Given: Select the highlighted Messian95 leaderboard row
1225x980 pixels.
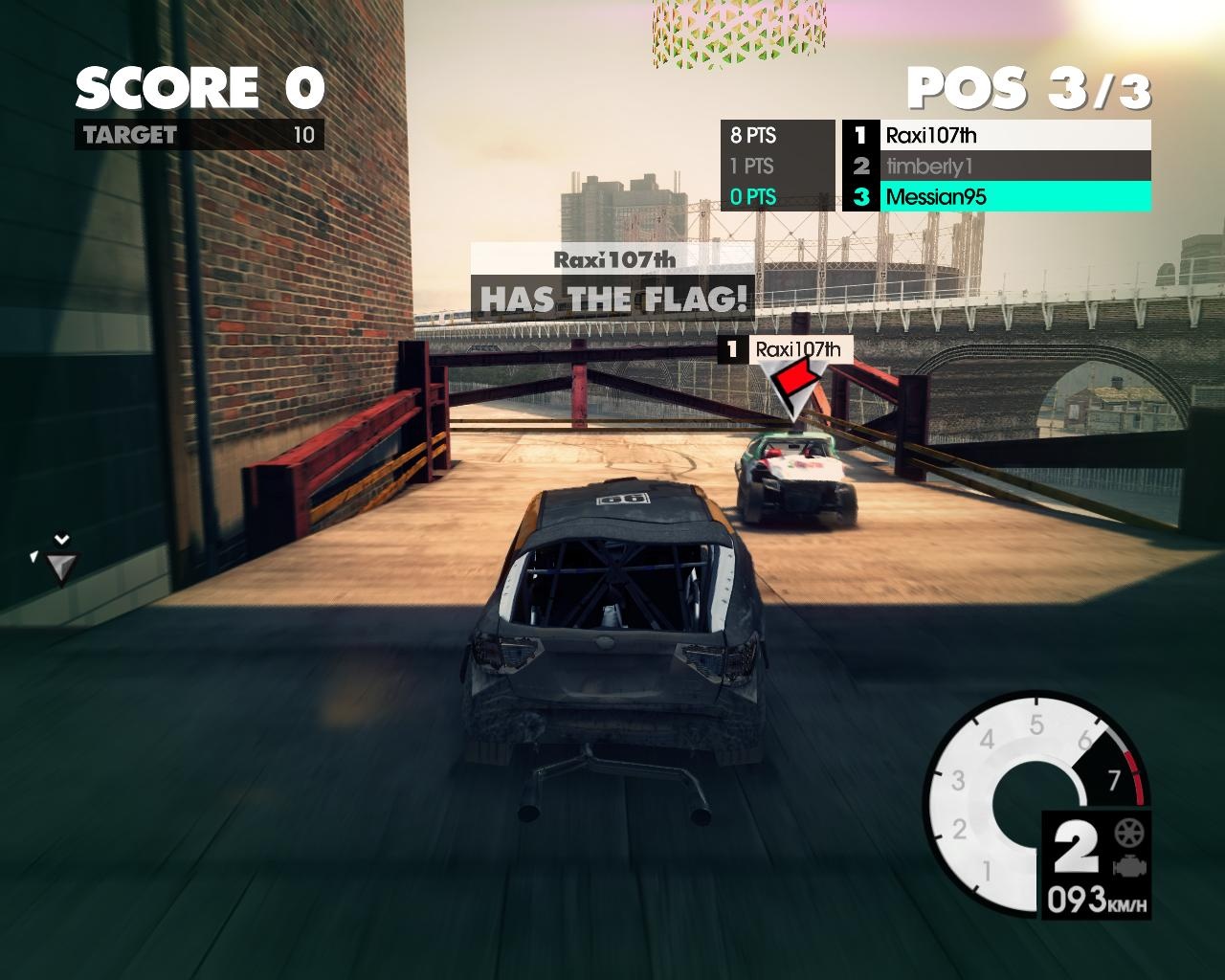Looking at the screenshot, I should point(995,197).
